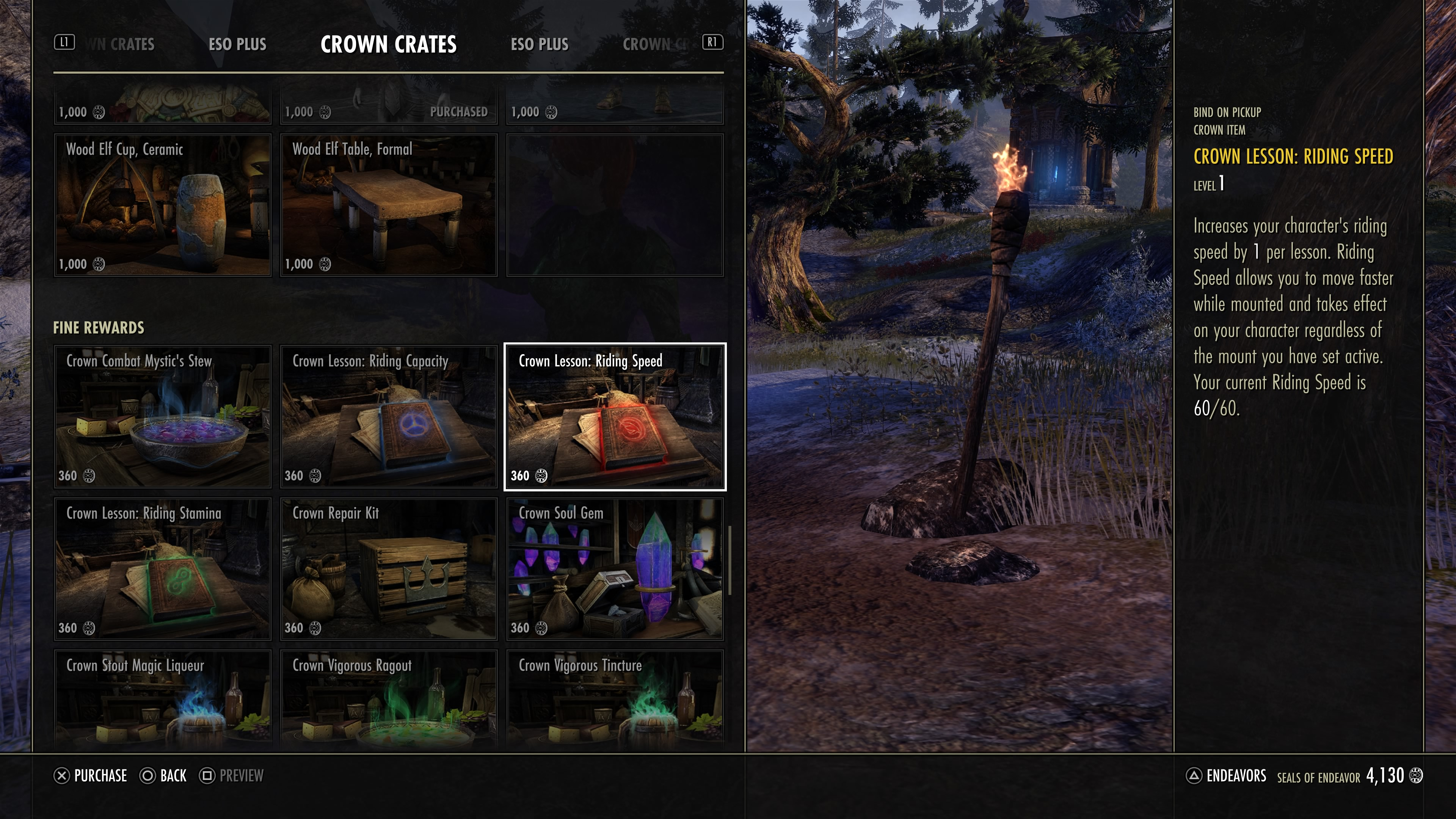
Task: Click the centered Crown Crates tab heading
Action: coord(388,44)
